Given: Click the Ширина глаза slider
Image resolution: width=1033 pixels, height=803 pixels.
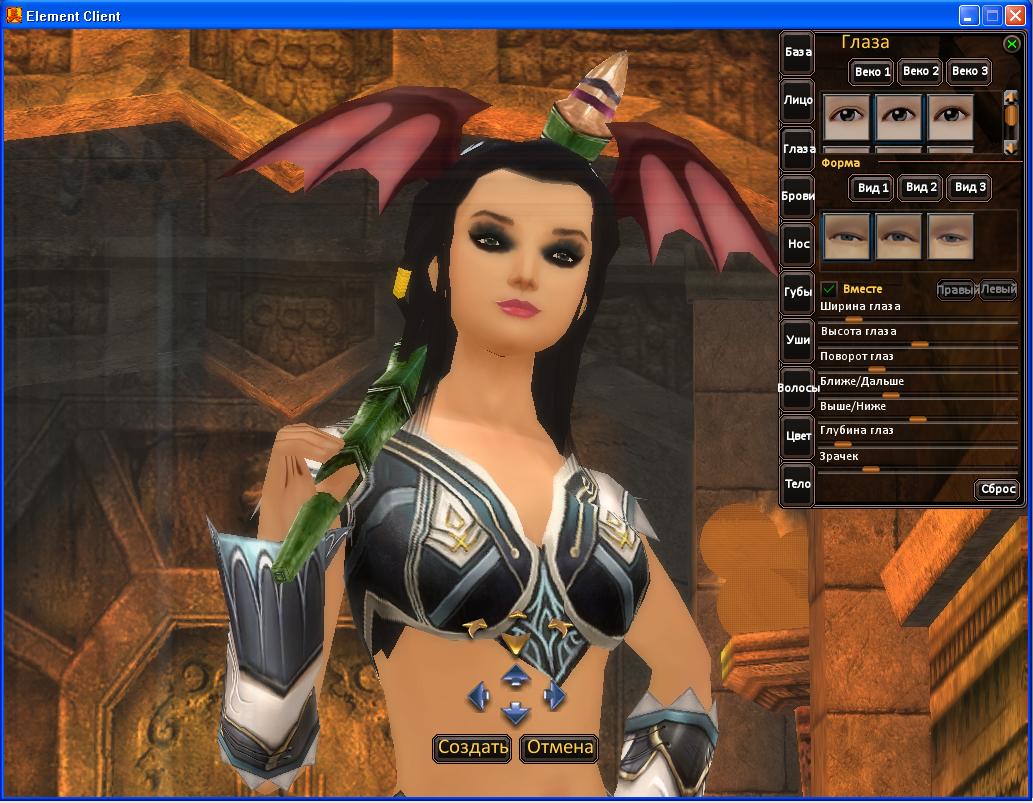Looking at the screenshot, I should coord(918,320).
